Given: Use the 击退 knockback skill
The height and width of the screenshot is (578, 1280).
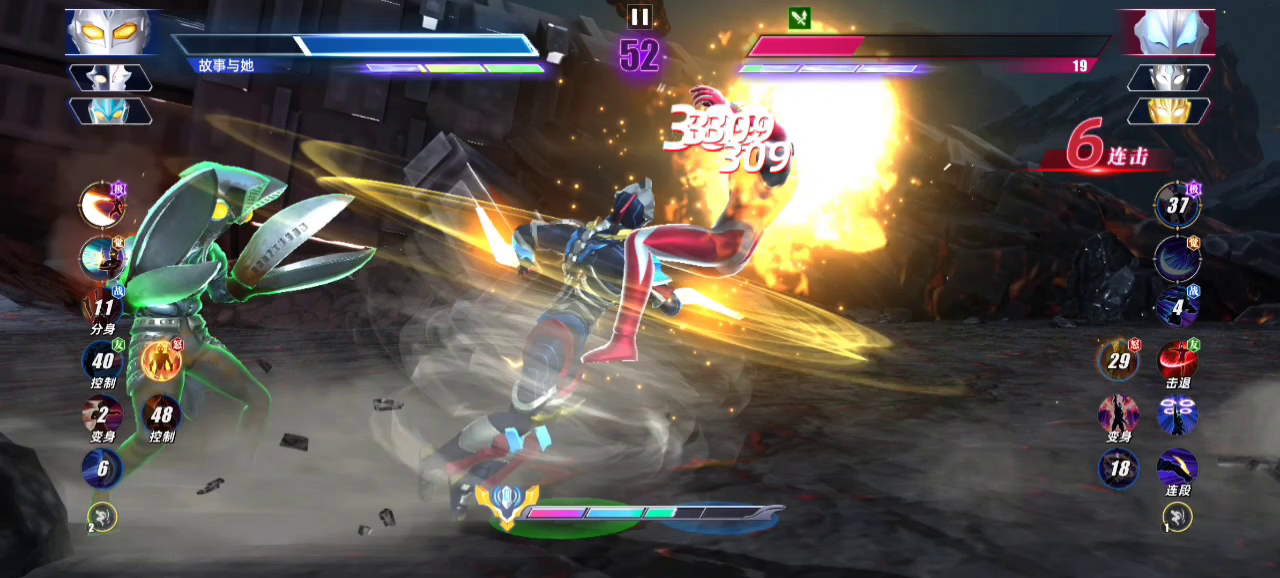Looking at the screenshot, I should point(1177,361).
